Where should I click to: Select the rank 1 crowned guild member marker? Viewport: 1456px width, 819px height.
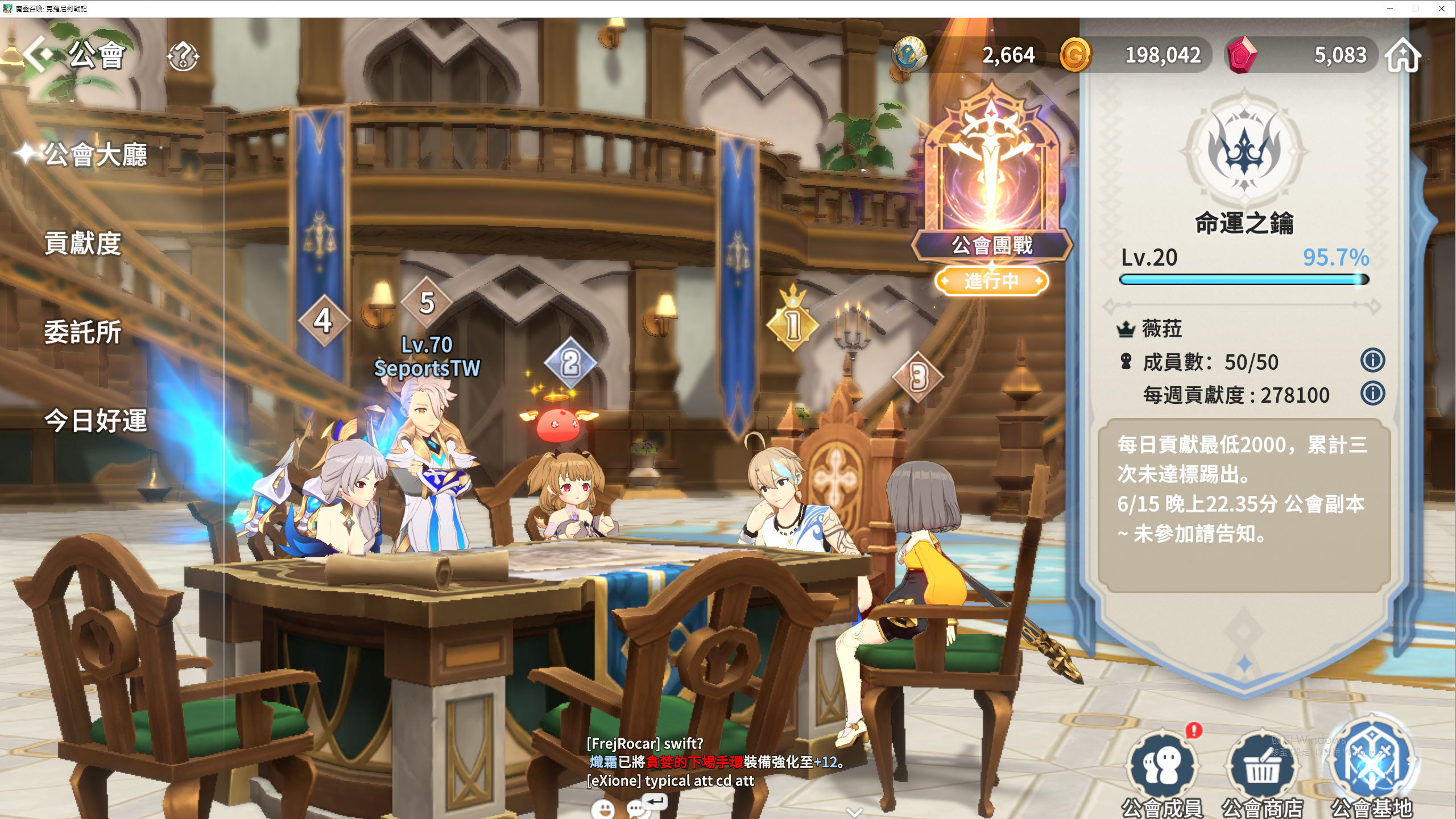coord(793,323)
